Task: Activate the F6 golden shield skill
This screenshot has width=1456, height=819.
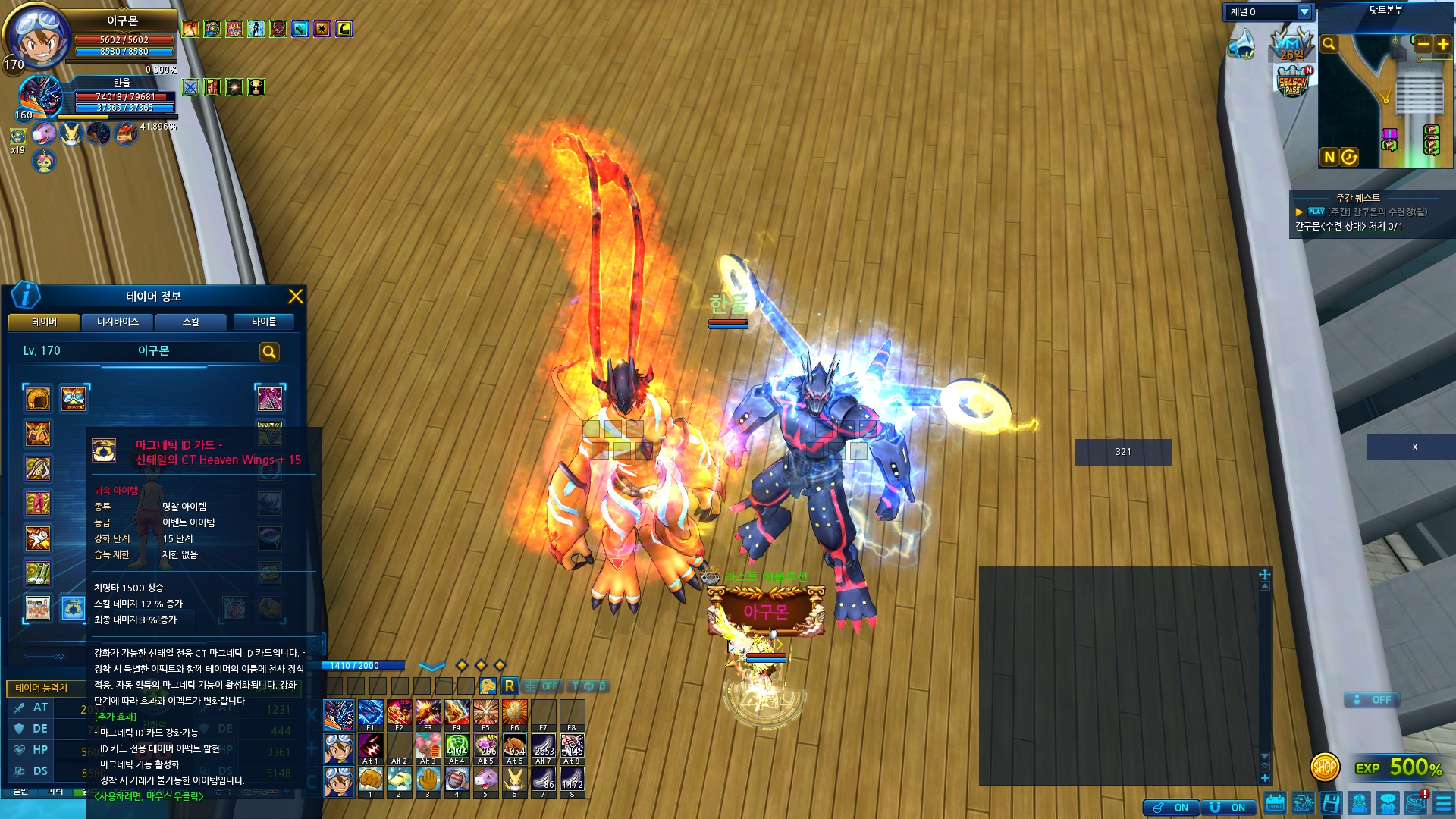Action: tap(514, 714)
